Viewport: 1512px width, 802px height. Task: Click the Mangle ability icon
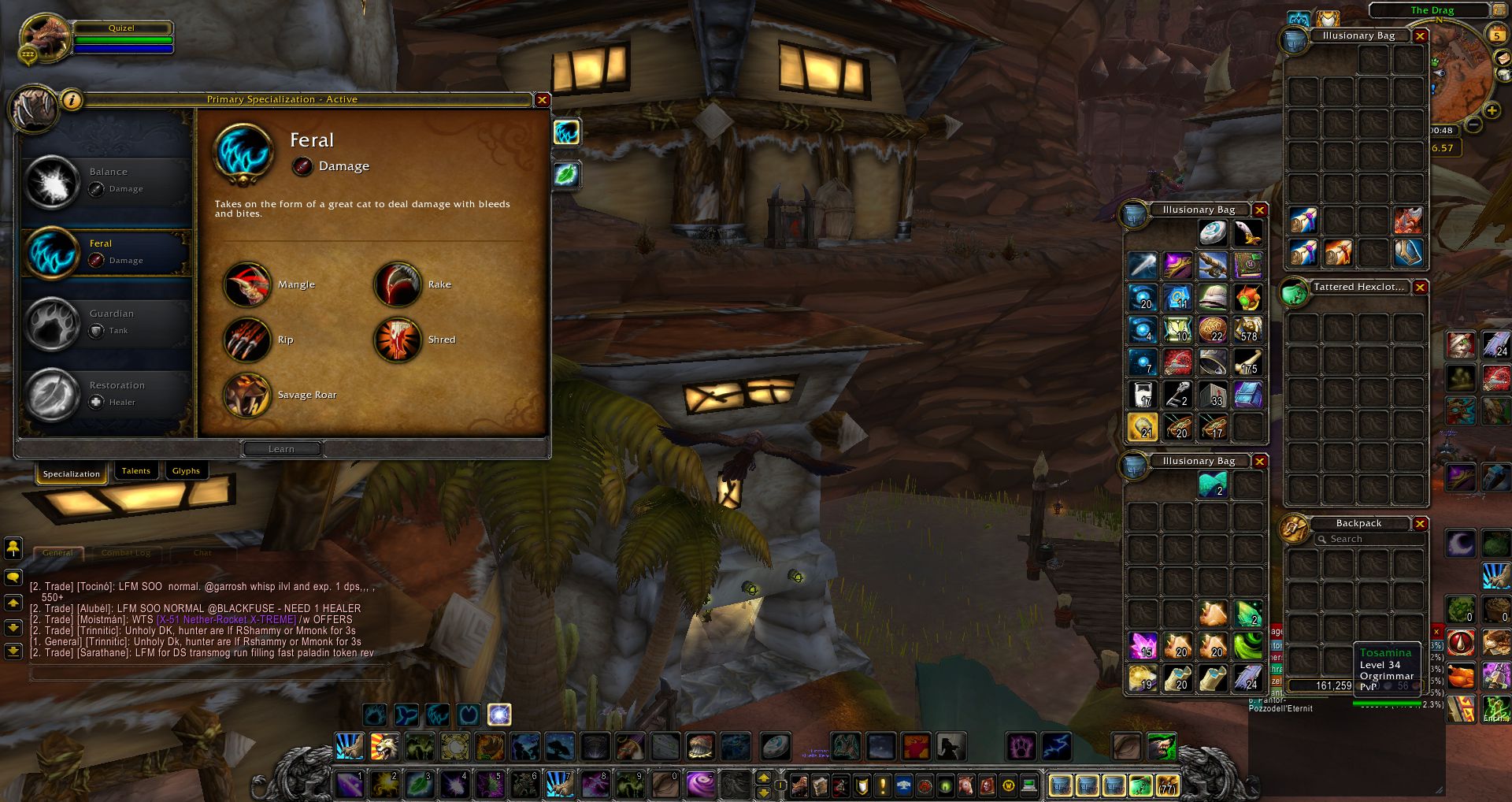[x=247, y=284]
